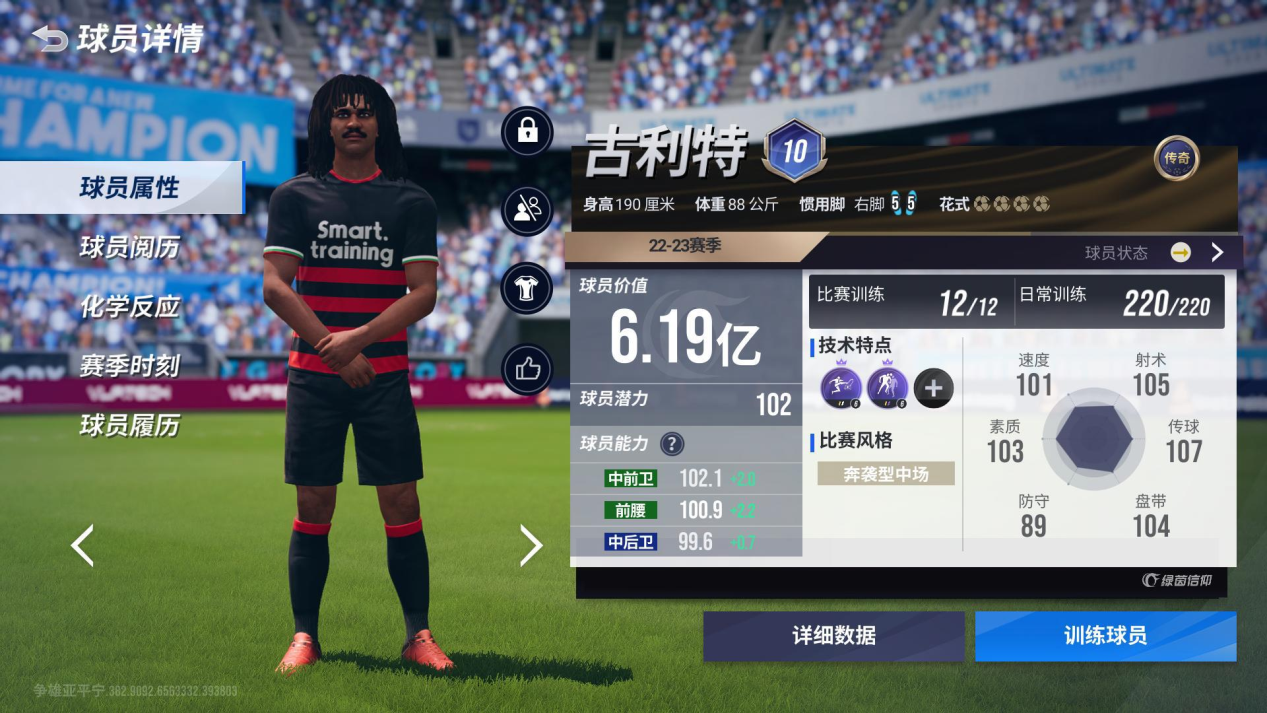Switch to the 球员履历 tab
The image size is (1267, 713).
129,426
